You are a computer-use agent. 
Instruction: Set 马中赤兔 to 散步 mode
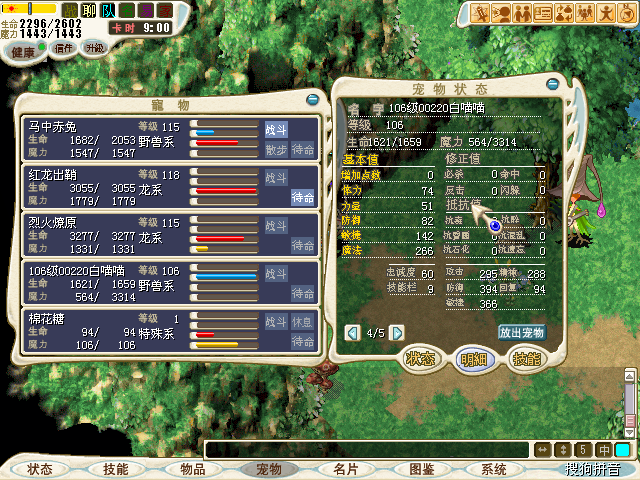pyautogui.click(x=276, y=149)
